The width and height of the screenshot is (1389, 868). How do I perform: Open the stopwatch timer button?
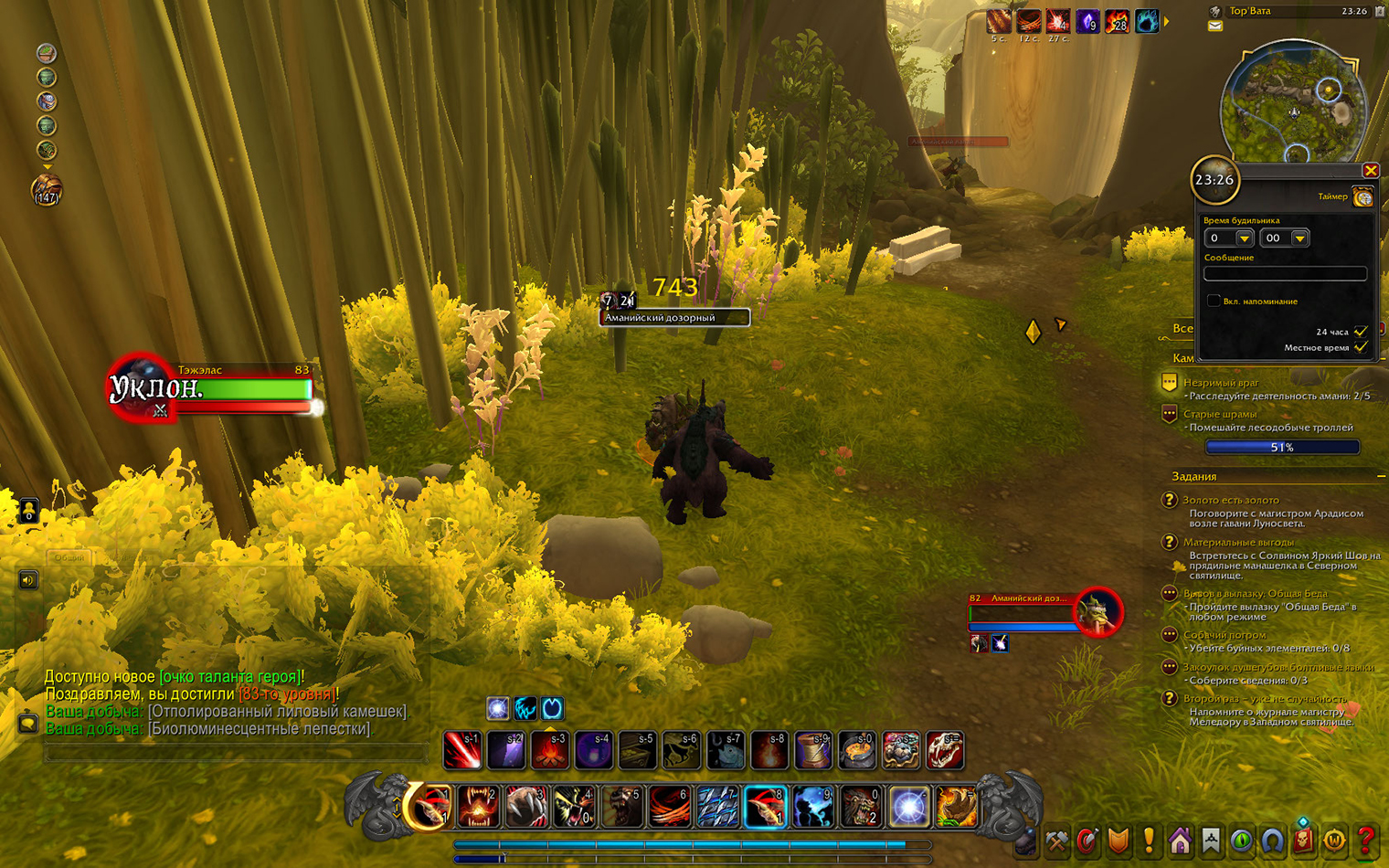point(1362,197)
